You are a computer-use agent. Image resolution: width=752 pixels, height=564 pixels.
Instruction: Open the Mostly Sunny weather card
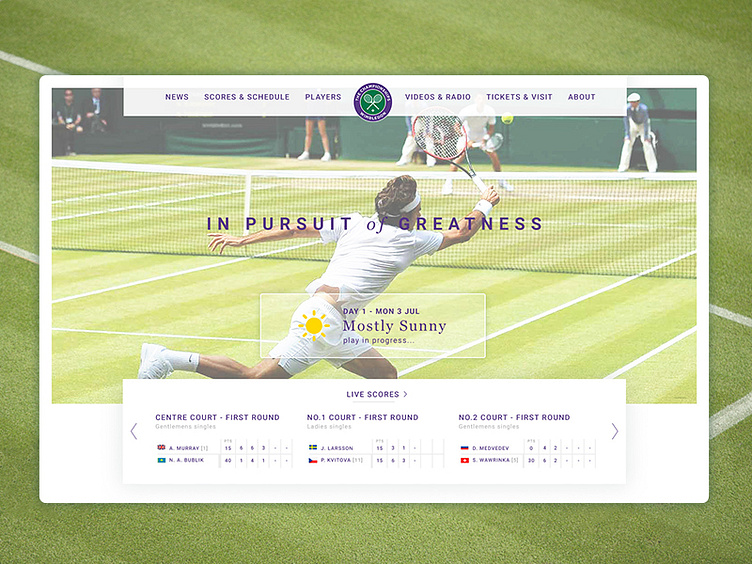[x=373, y=325]
